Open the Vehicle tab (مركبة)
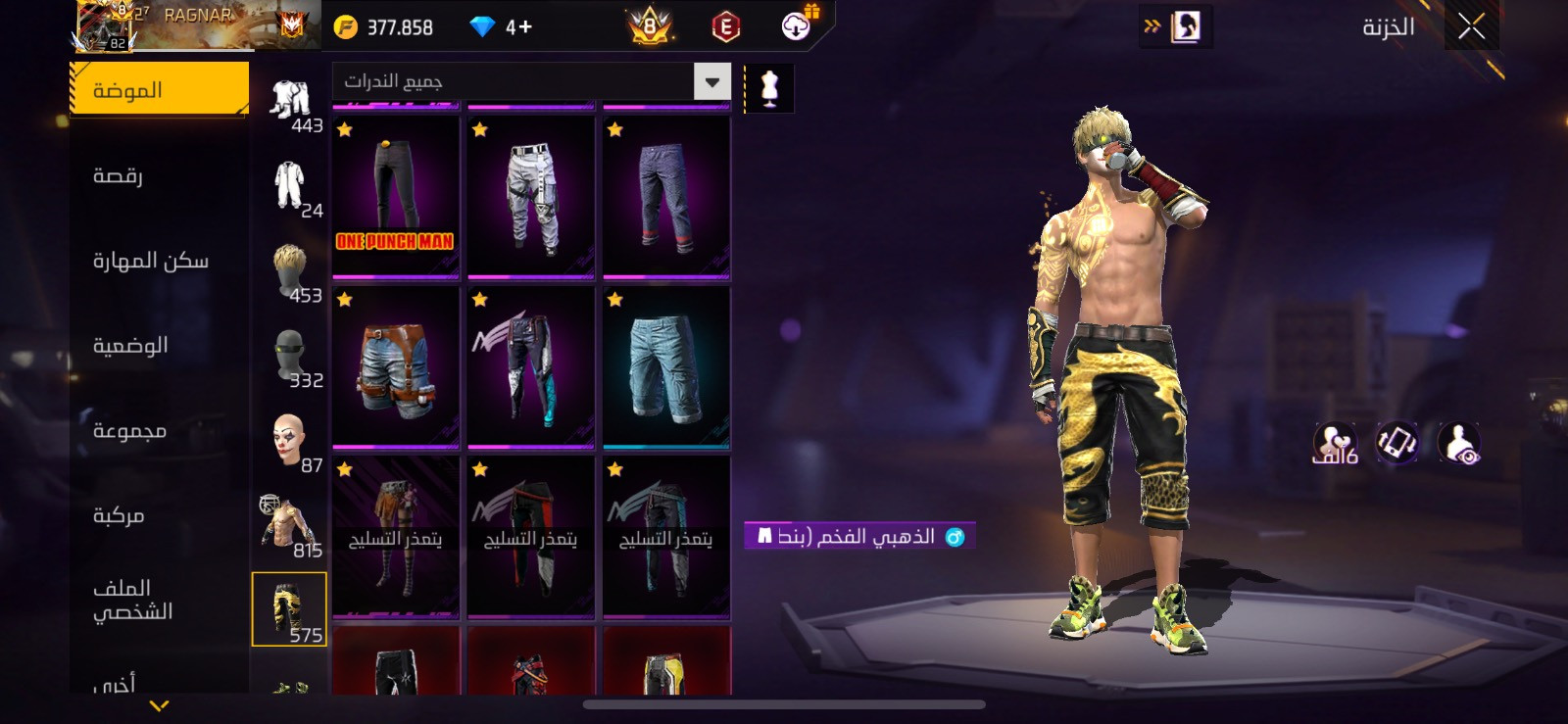 pos(119,515)
